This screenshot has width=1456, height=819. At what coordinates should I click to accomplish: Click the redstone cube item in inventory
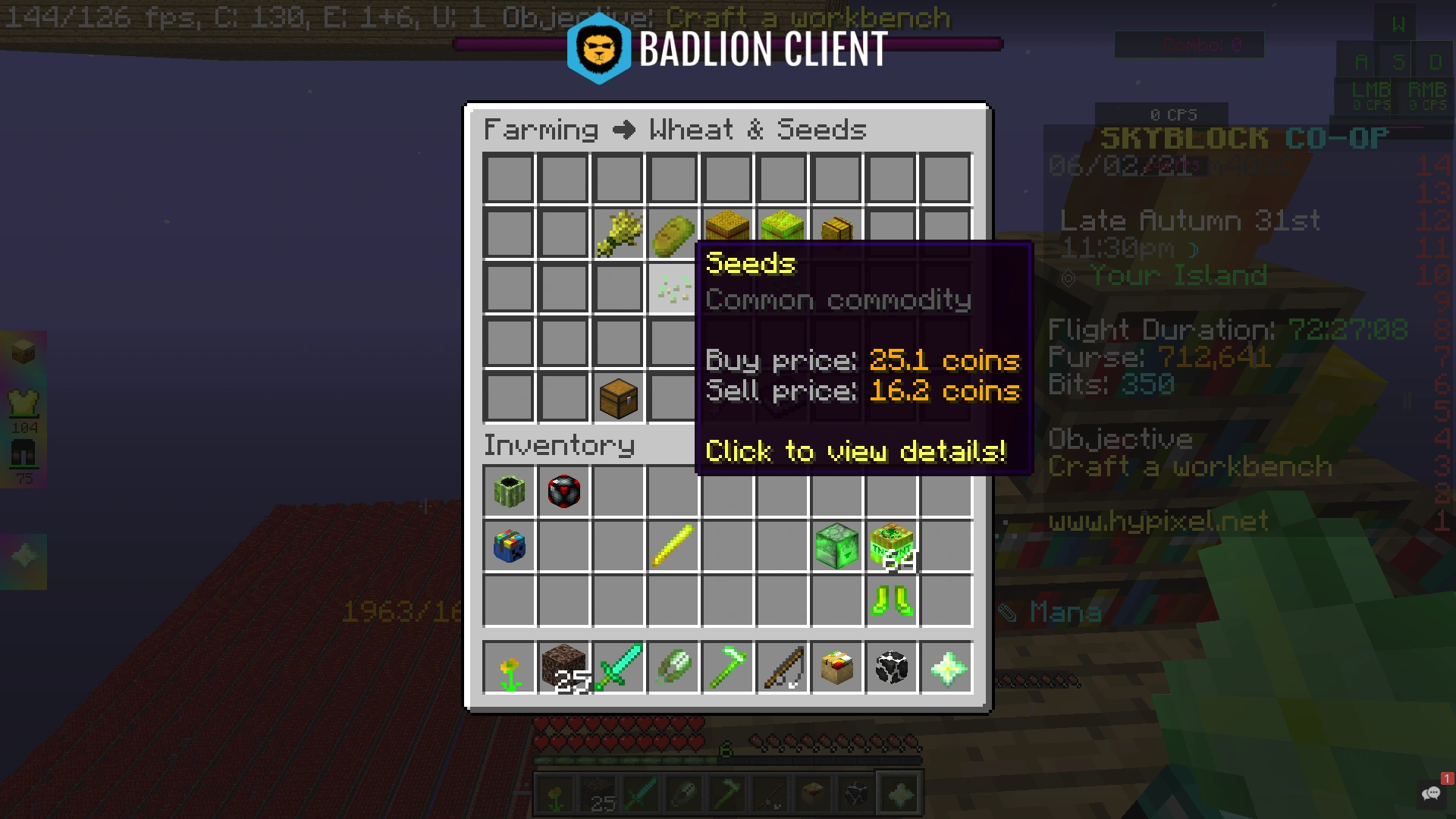[563, 491]
